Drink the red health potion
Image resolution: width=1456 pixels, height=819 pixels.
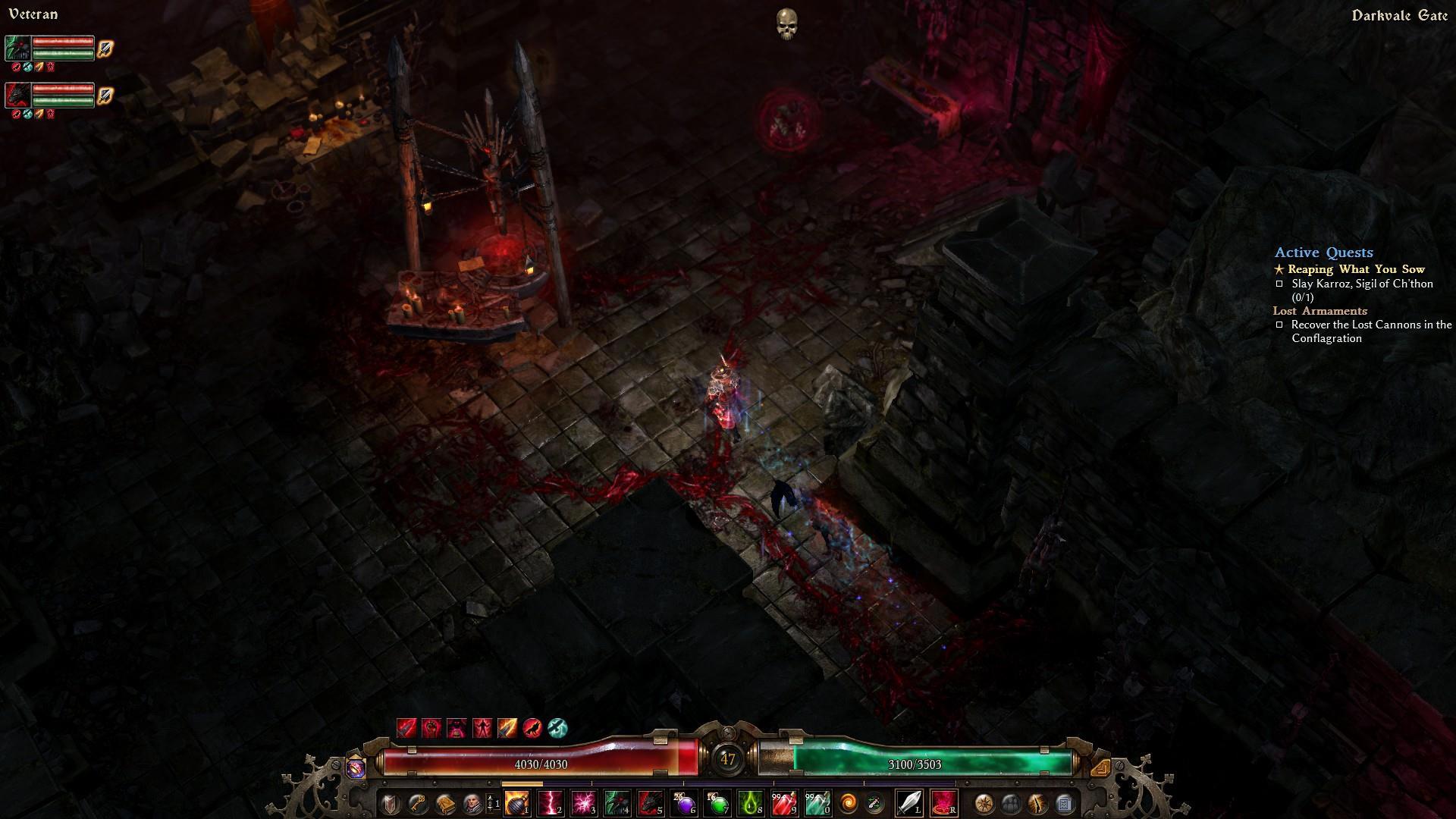(x=784, y=802)
